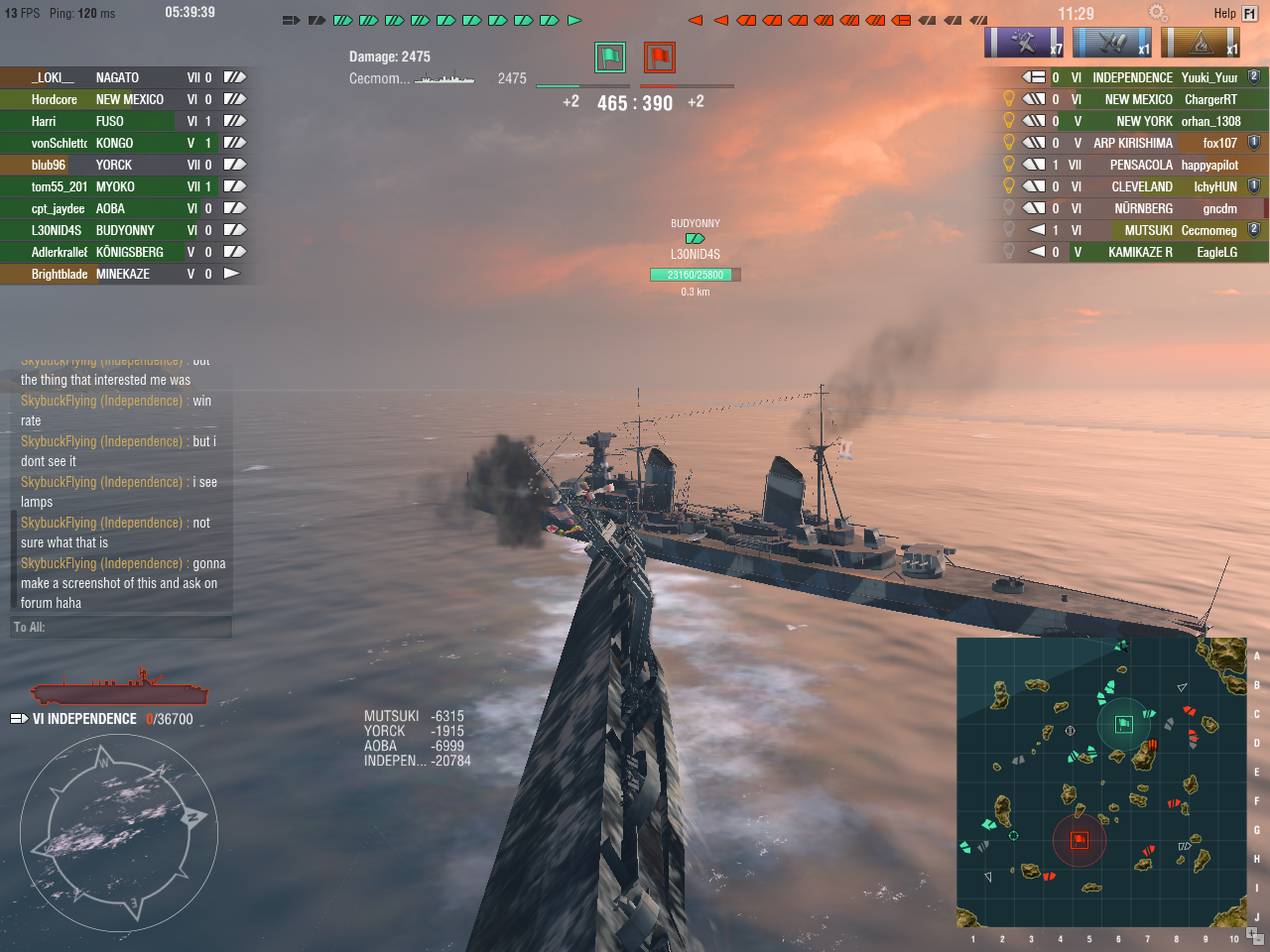Pick tom55_201 MYOKO from ally list
Screen dimensions: 1270x952
[x=123, y=186]
